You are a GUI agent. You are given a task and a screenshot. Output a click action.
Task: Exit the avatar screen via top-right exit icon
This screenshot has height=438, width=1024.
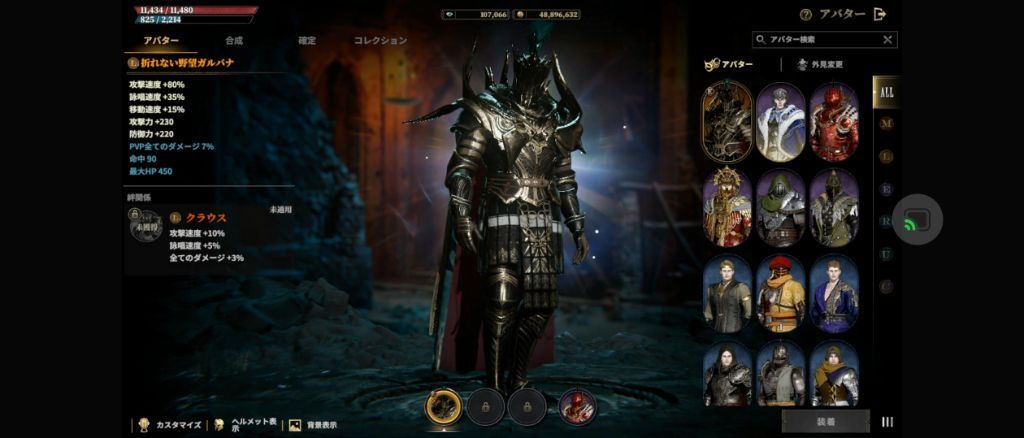tap(880, 14)
